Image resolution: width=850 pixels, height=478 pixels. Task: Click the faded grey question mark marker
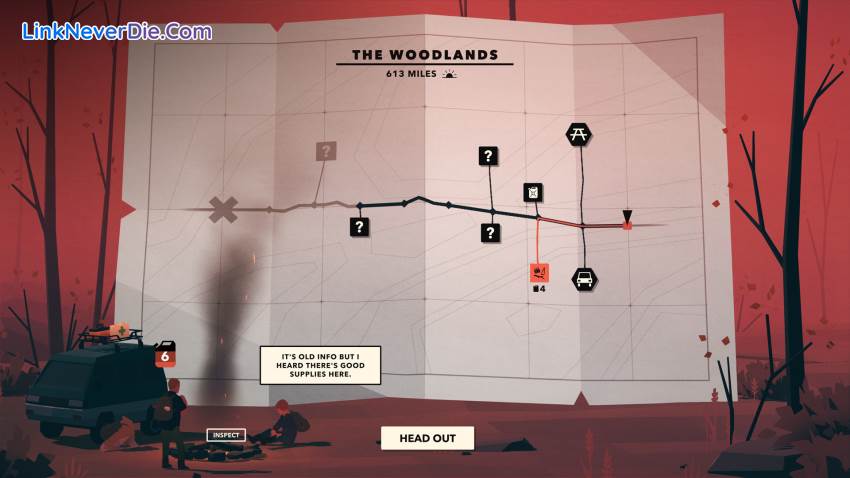coord(326,151)
